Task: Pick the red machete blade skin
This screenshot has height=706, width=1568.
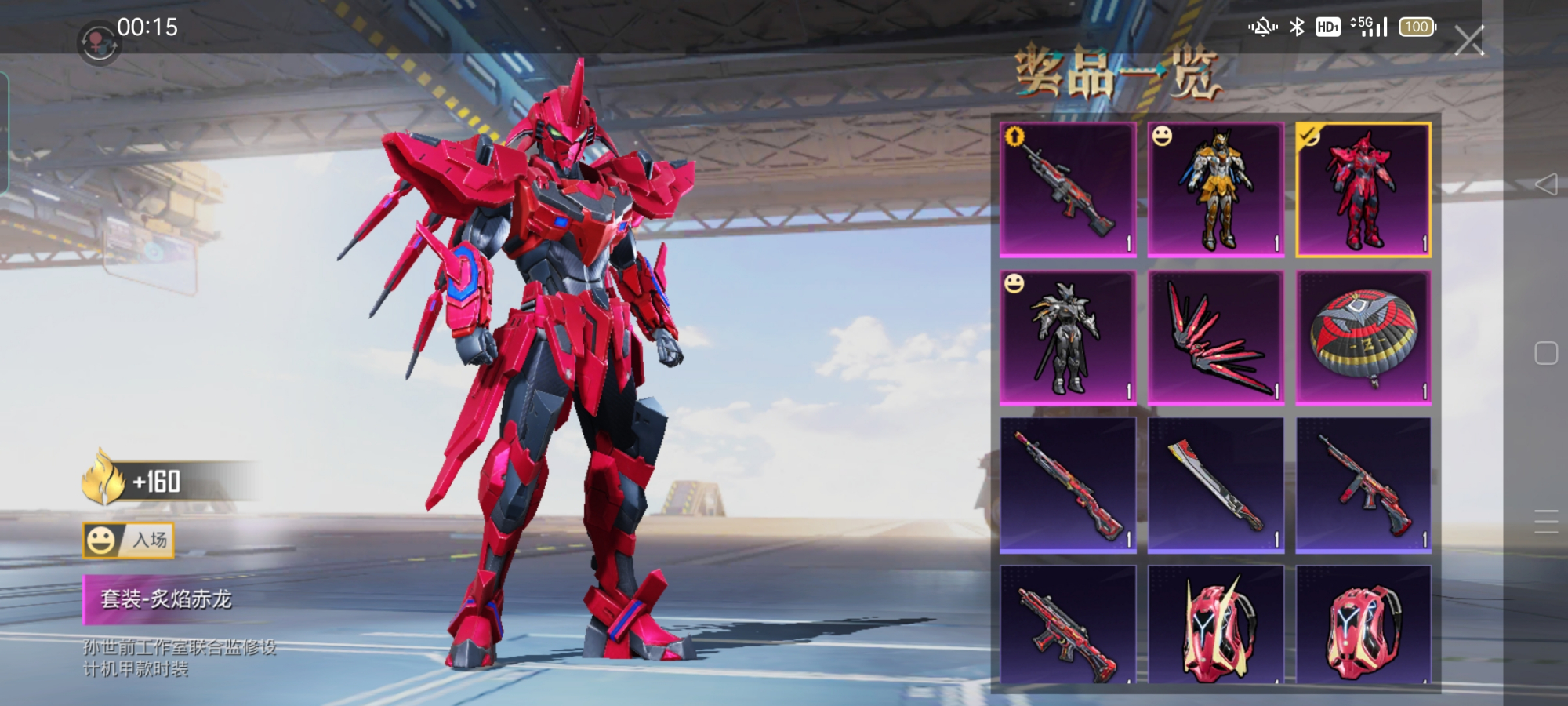Action: (x=1216, y=486)
